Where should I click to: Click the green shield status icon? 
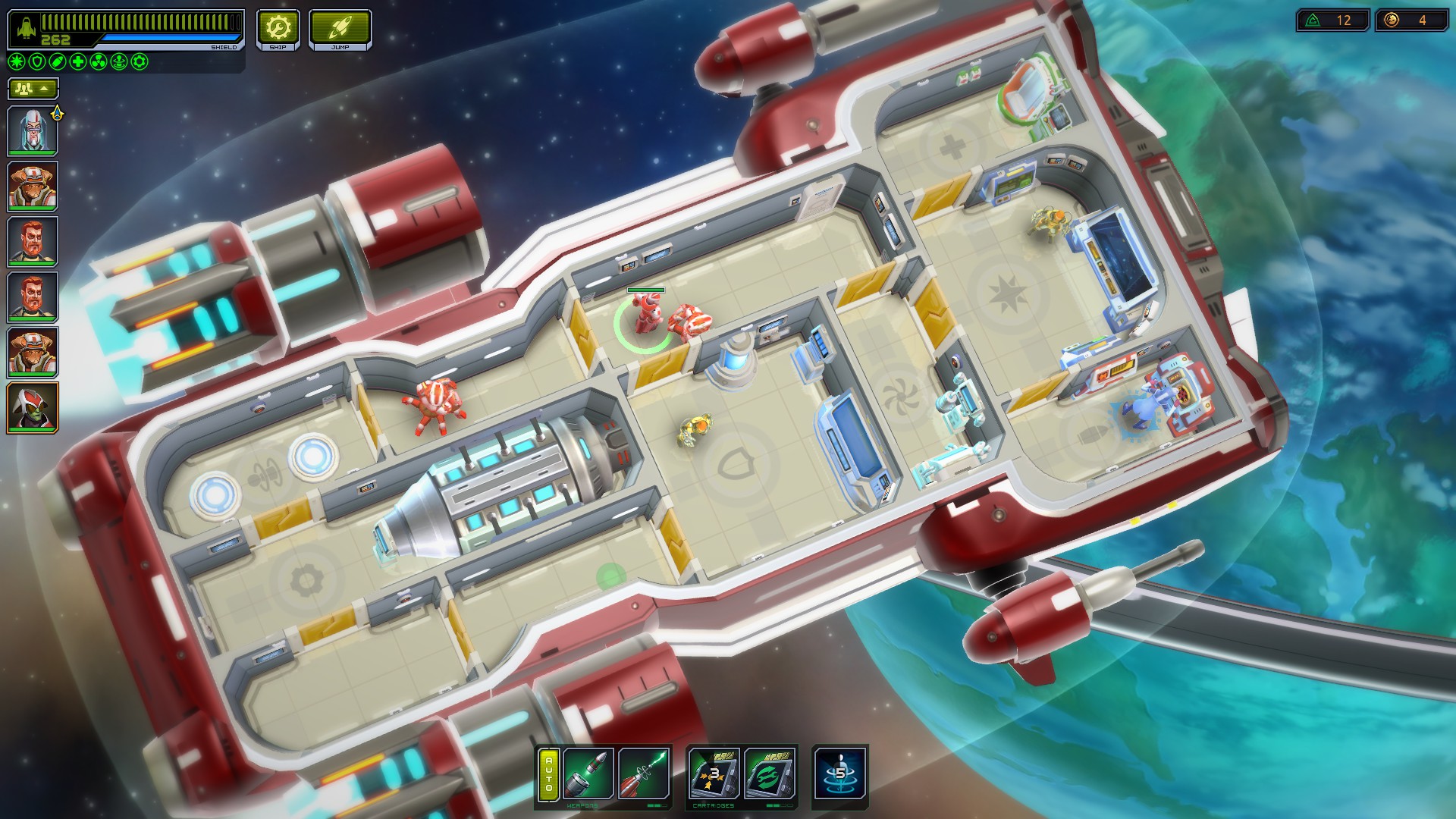(36, 63)
